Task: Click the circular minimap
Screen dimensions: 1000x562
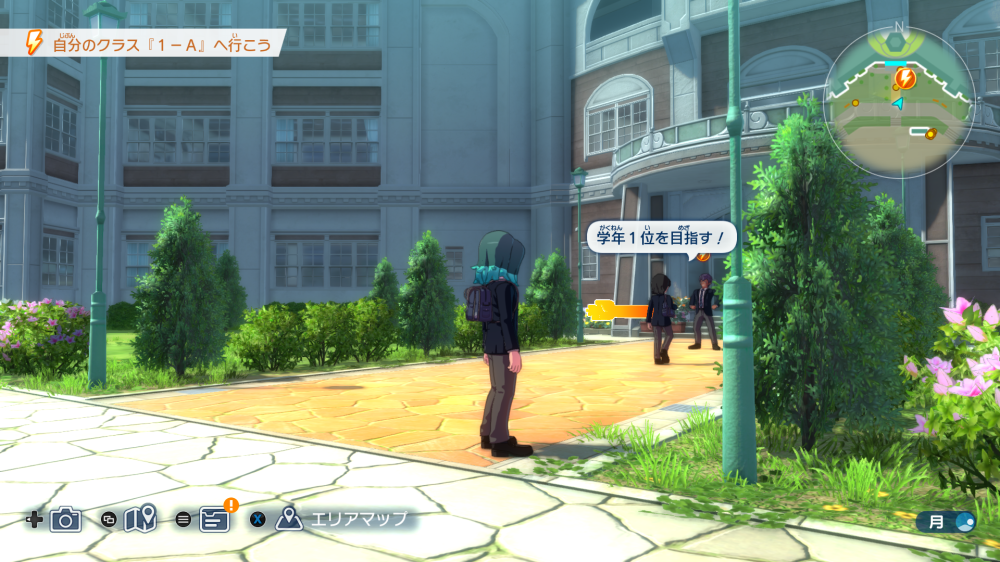Action: (900, 101)
